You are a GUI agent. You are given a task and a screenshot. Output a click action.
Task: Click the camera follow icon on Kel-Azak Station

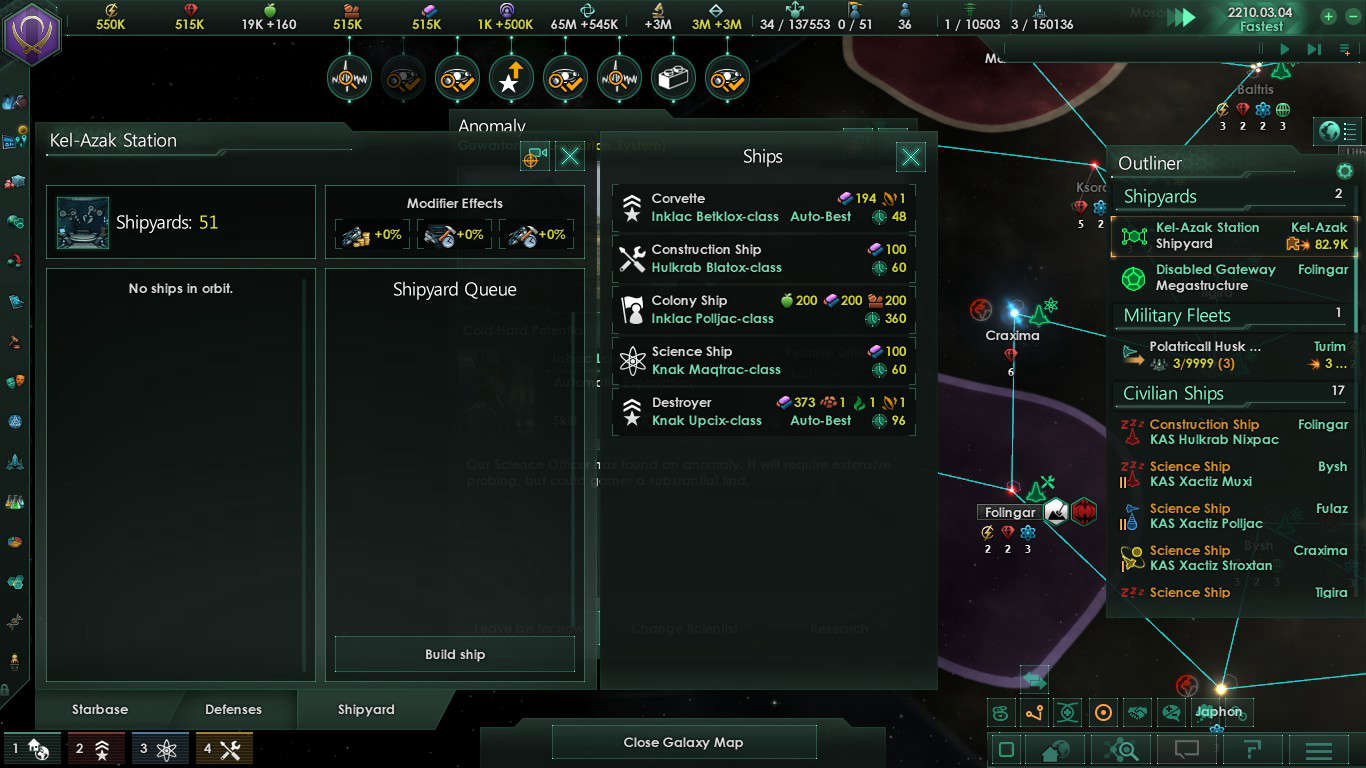tap(535, 156)
